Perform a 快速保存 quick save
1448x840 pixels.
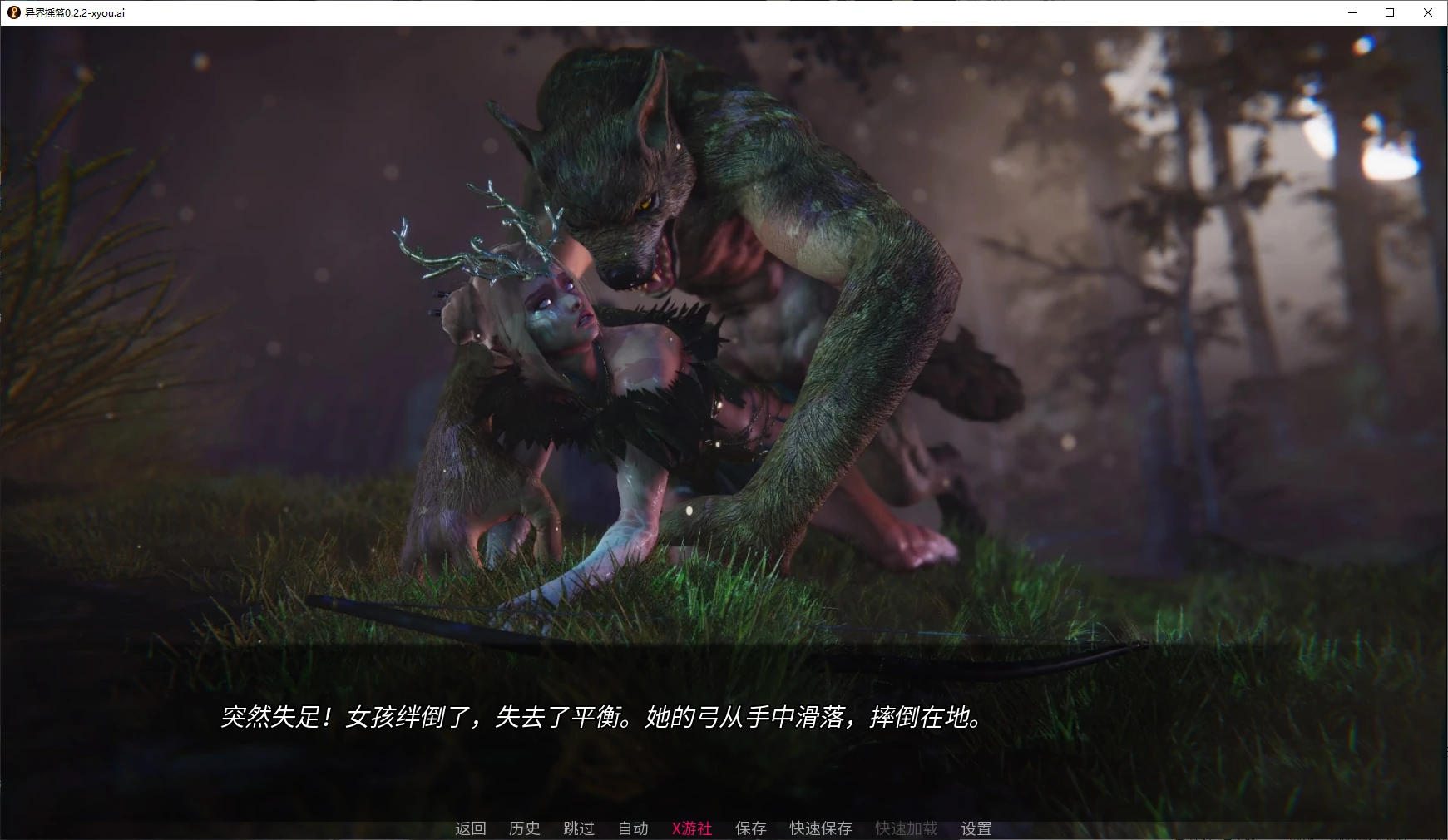(x=820, y=828)
